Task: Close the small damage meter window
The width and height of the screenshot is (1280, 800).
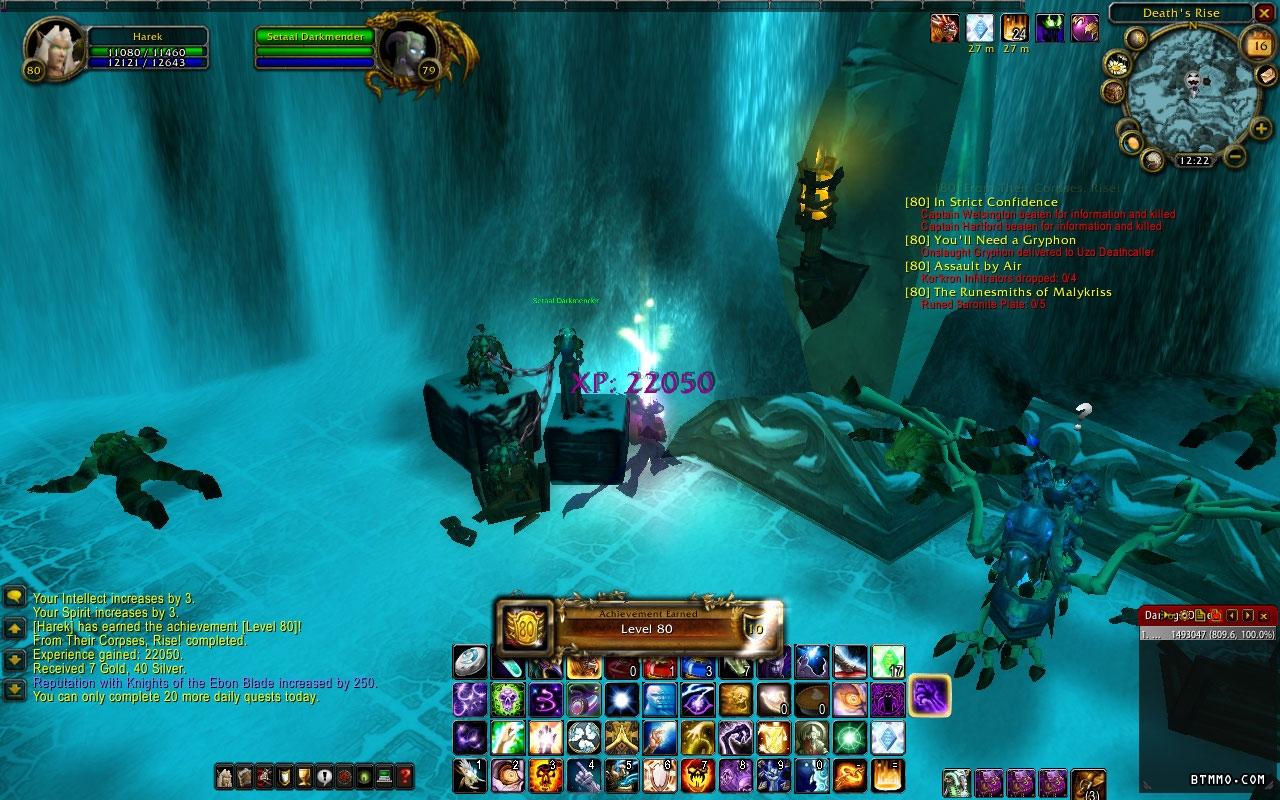Action: [1264, 616]
